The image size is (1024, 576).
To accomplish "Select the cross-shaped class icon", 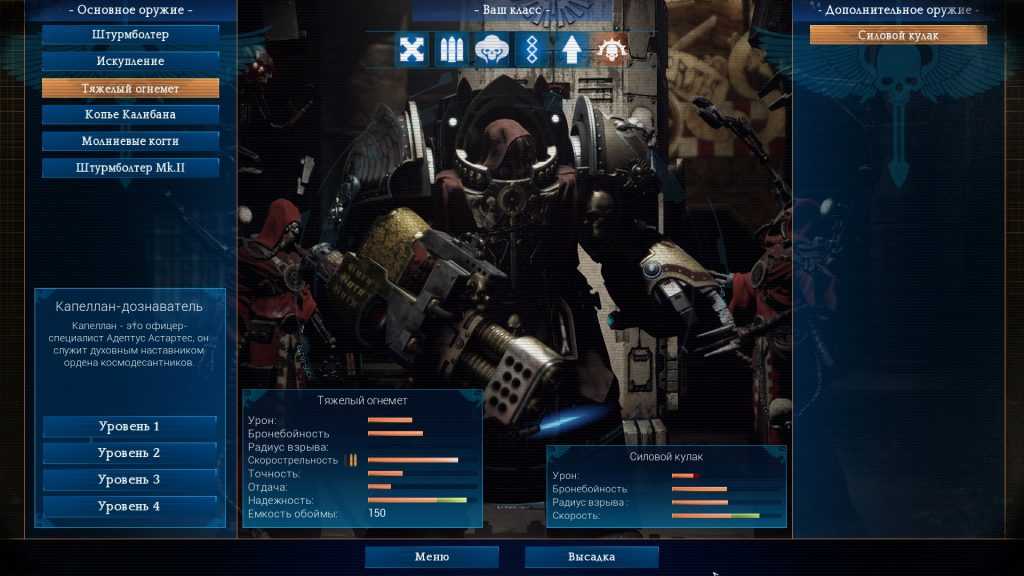I will [412, 49].
